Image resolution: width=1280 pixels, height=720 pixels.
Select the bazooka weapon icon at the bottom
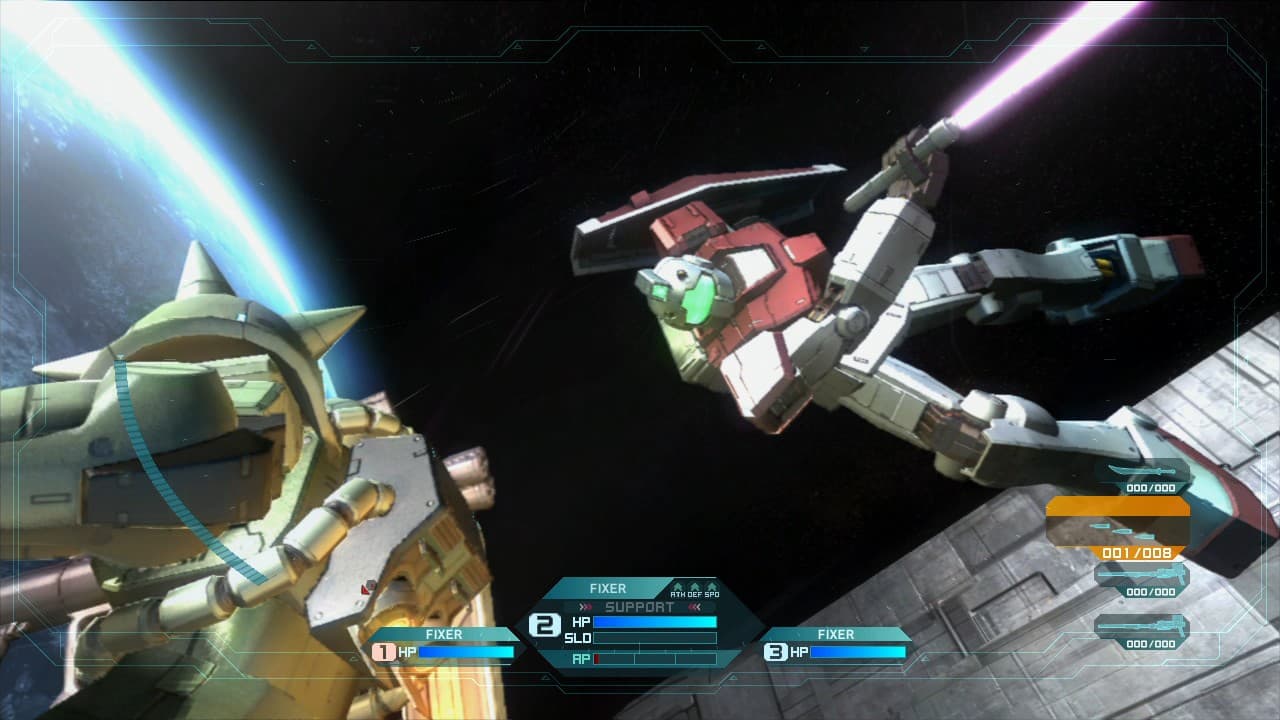tap(1141, 627)
